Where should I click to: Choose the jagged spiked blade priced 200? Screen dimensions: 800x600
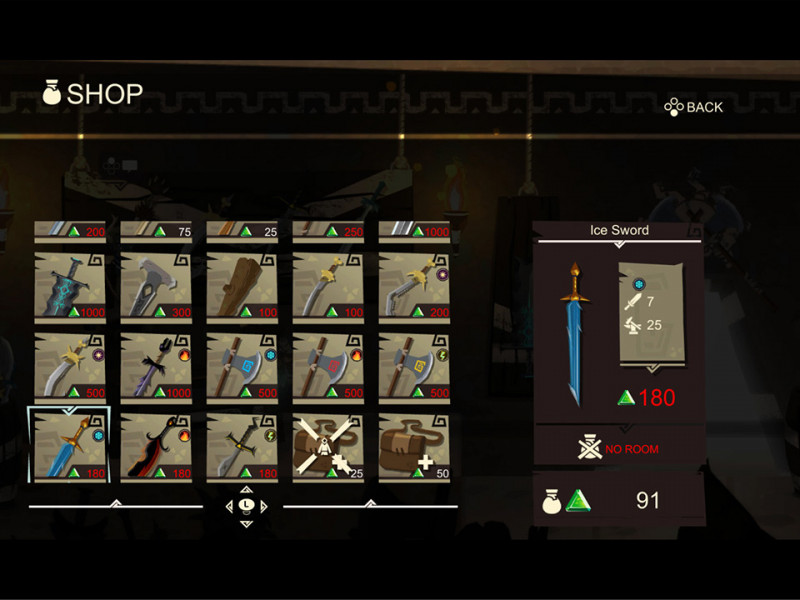click(x=414, y=285)
